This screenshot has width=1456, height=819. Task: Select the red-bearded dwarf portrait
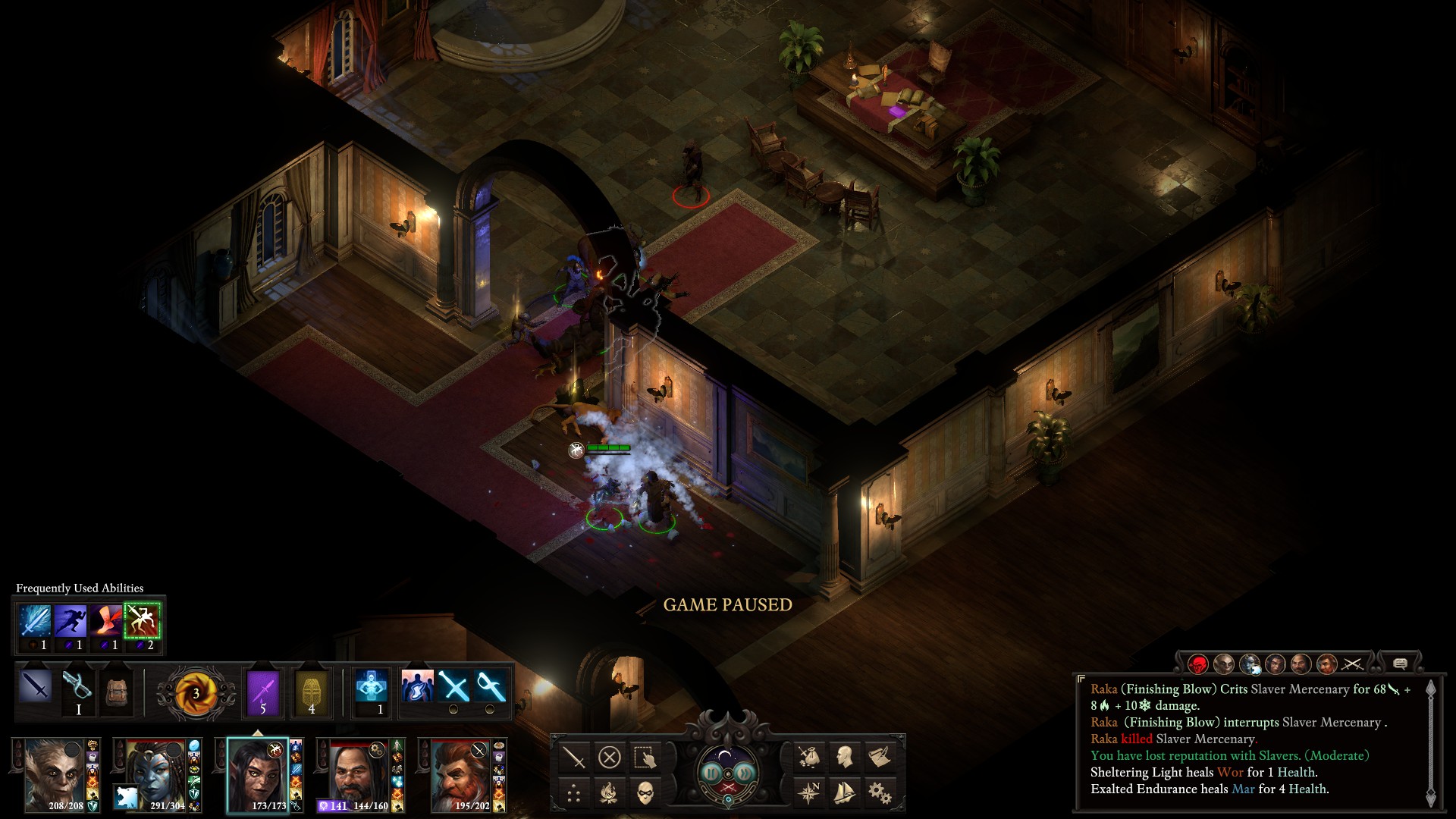pos(461,773)
